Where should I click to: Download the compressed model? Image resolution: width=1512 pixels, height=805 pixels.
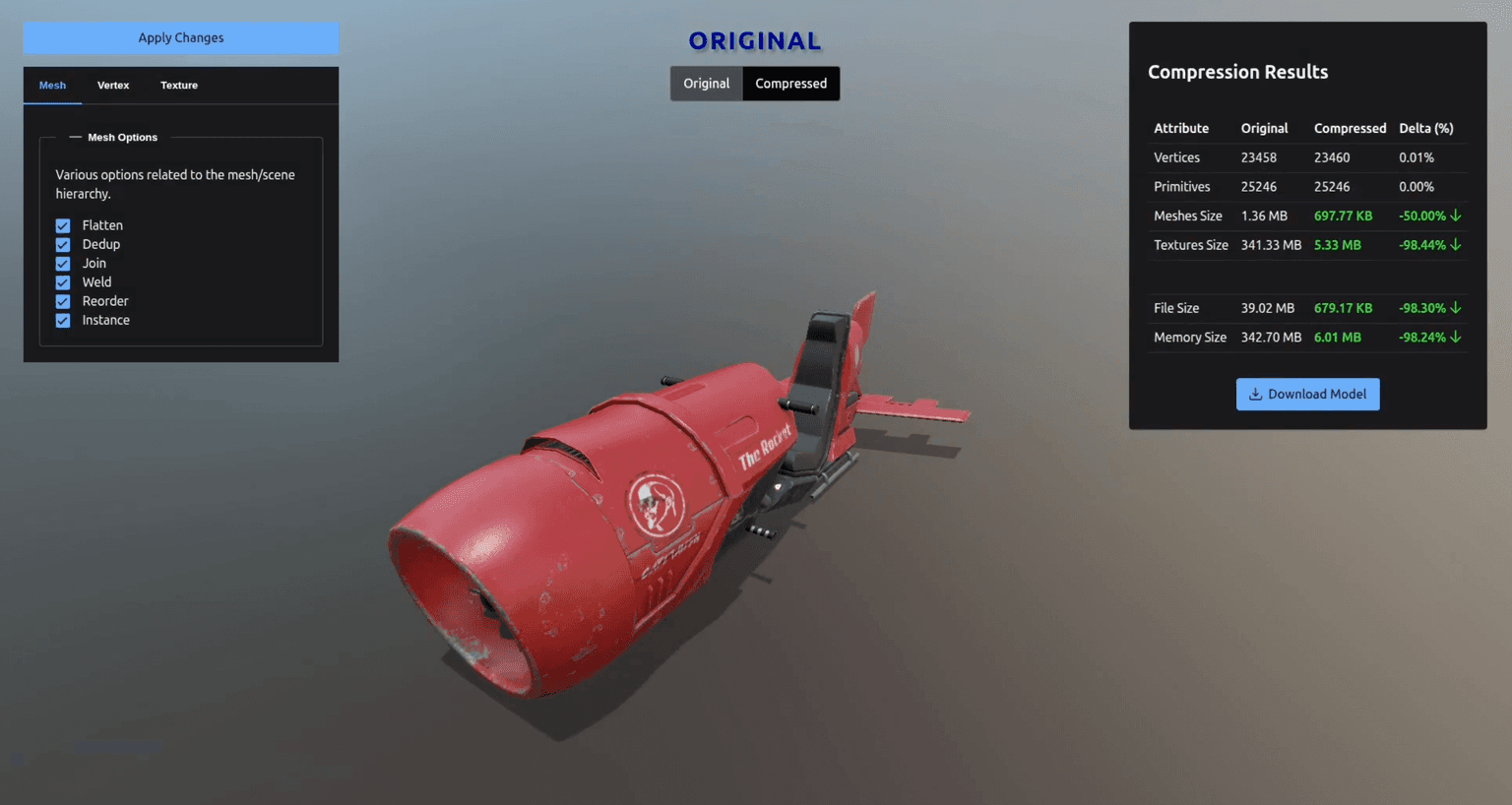point(1307,394)
